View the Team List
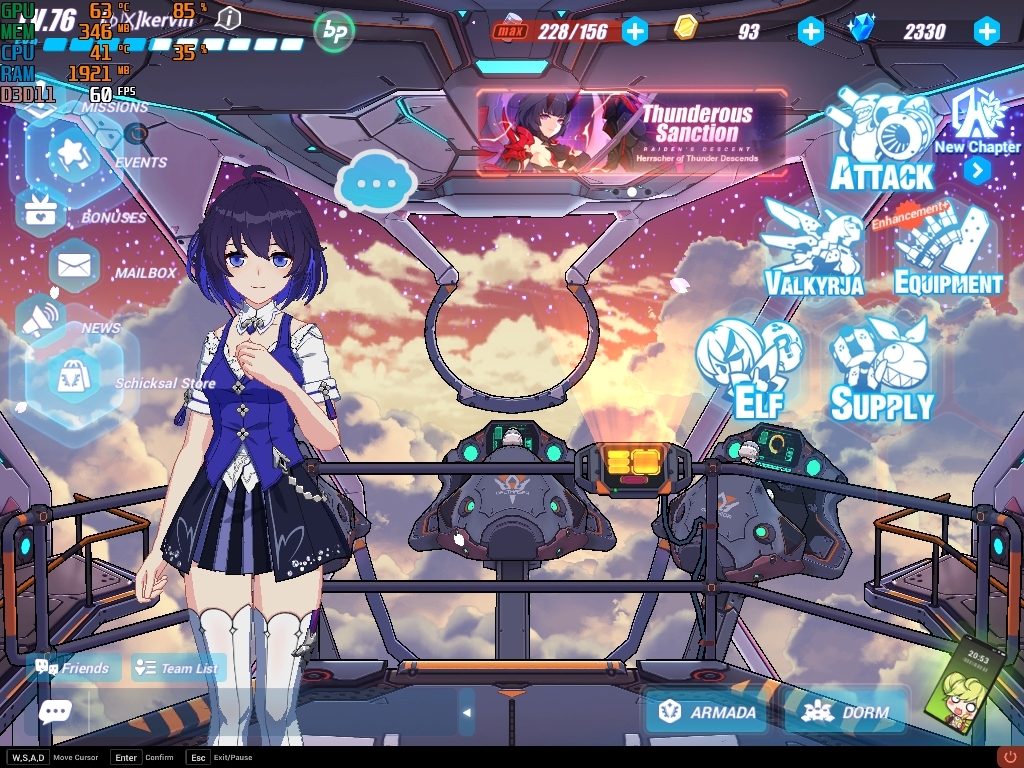The width and height of the screenshot is (1024, 768). pos(178,668)
